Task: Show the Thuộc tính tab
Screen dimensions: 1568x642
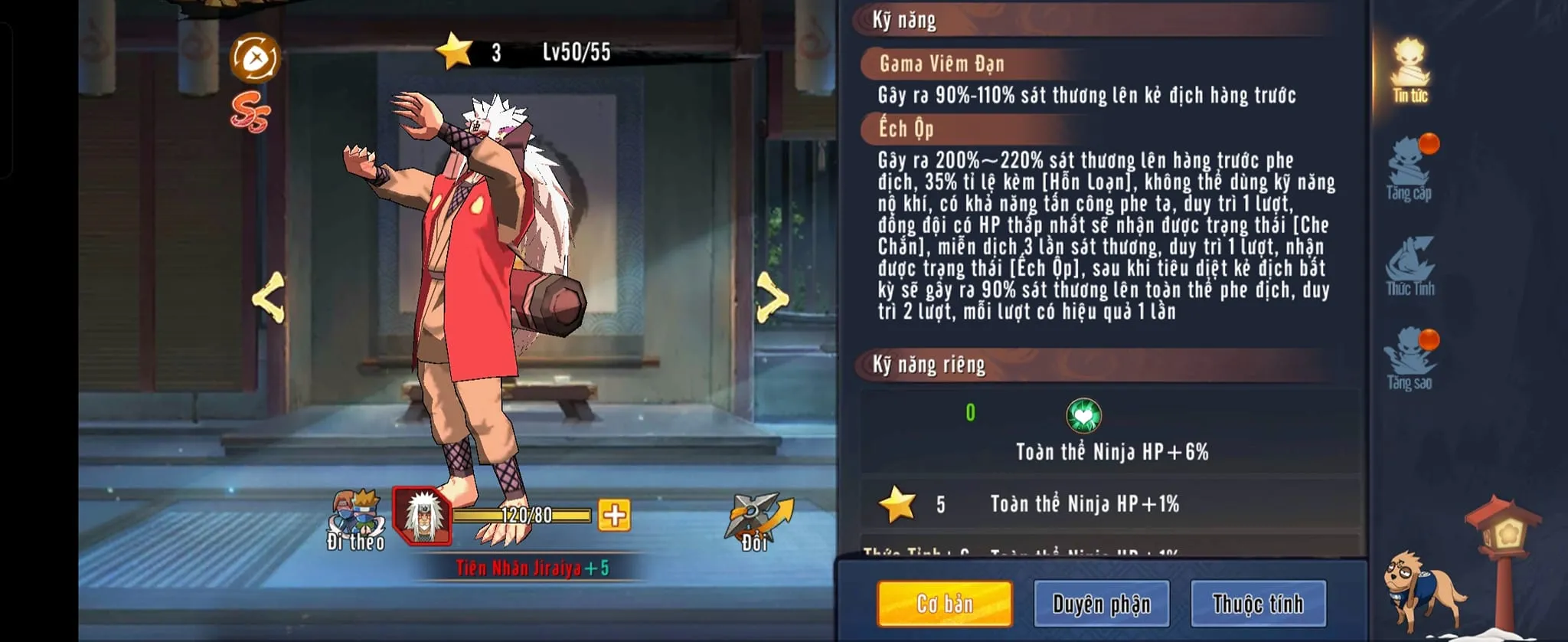Action: point(1257,604)
